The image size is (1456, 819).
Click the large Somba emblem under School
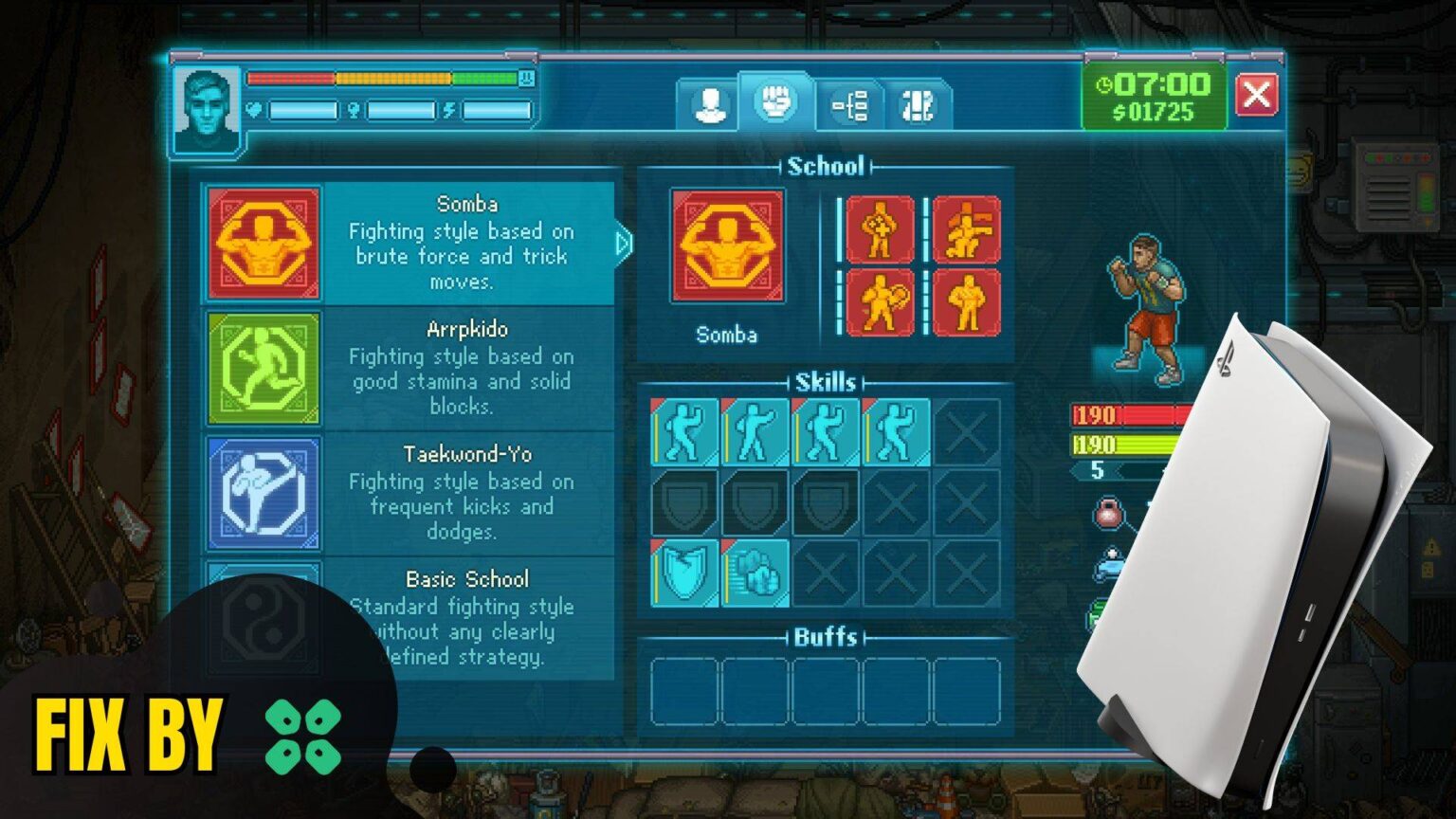(727, 246)
